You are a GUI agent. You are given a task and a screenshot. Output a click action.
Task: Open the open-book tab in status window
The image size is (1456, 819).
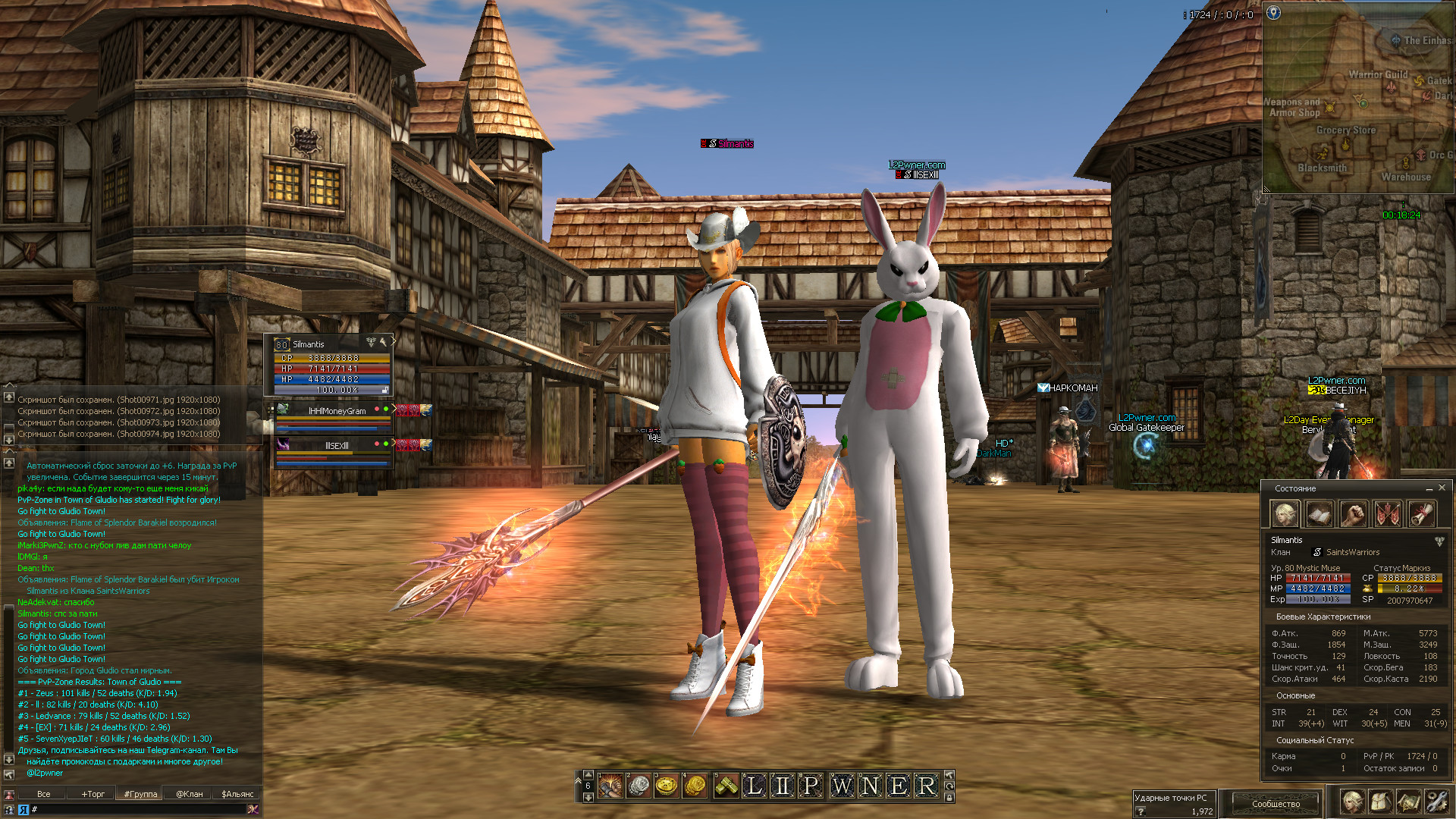coord(1319,514)
